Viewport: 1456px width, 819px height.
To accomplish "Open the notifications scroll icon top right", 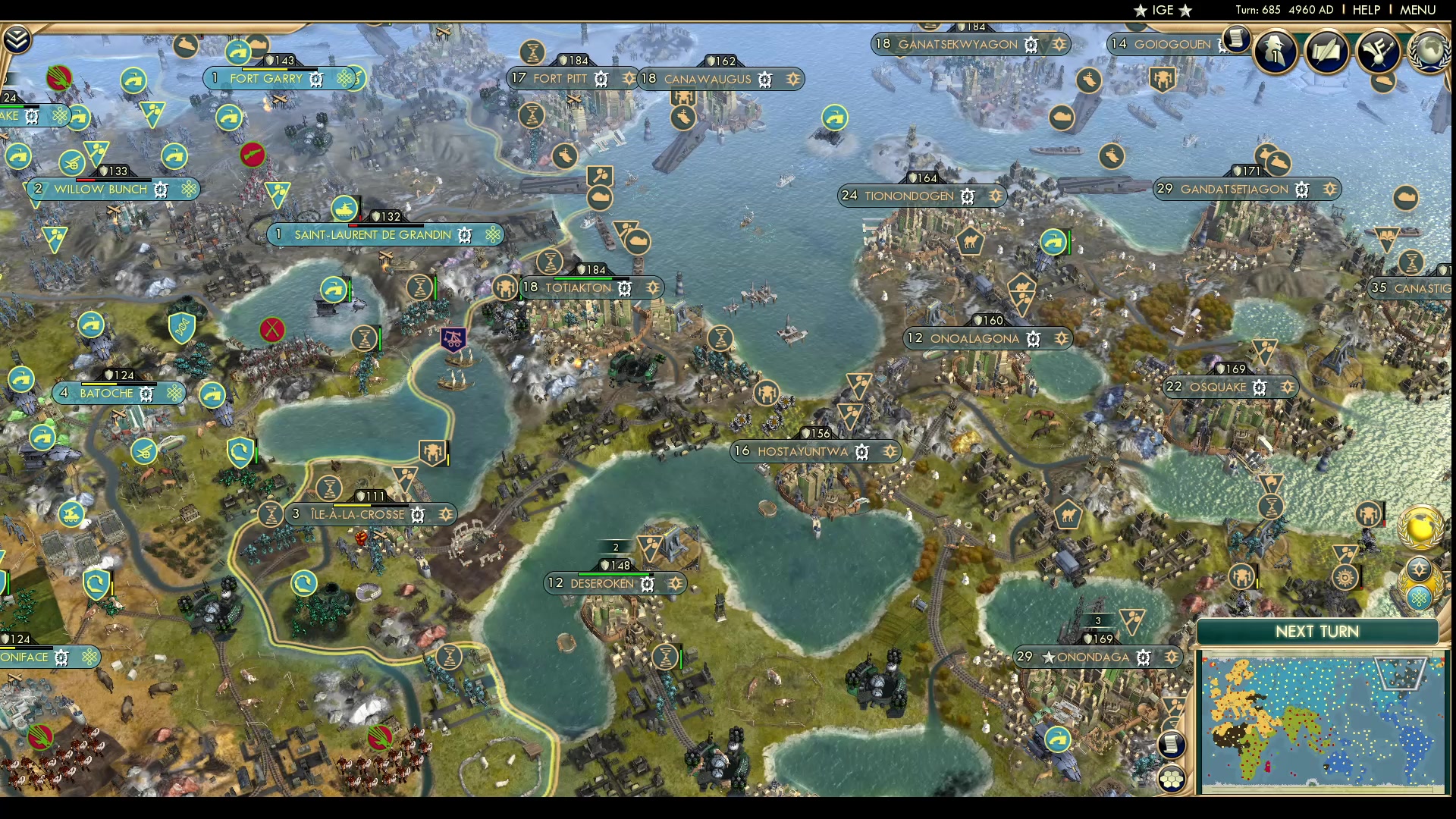I will (x=1235, y=39).
